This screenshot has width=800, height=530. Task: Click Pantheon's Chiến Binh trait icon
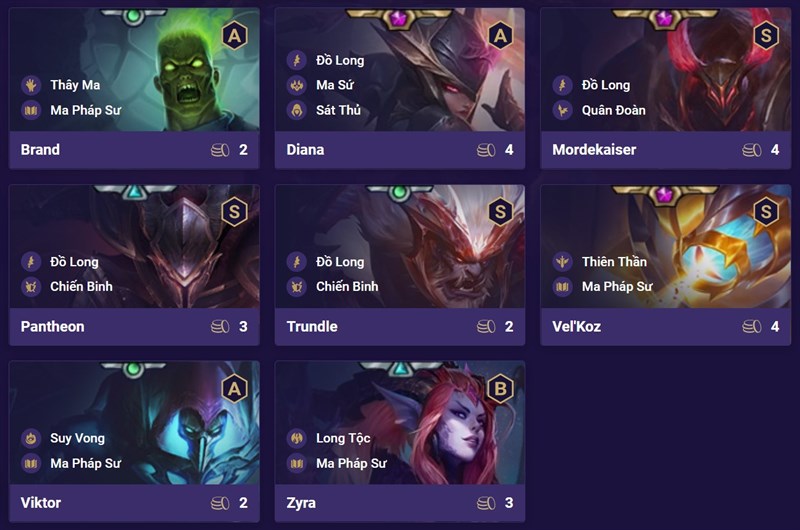tap(30, 286)
